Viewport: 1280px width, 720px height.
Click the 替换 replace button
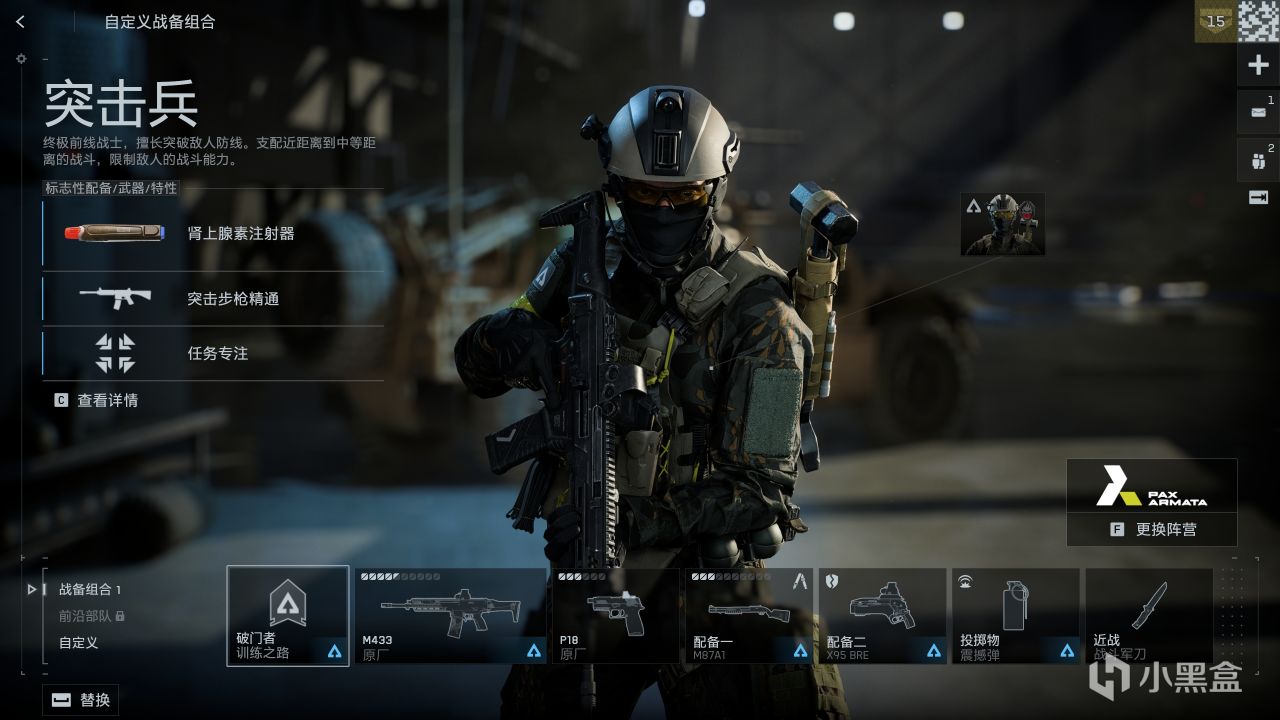pos(81,700)
